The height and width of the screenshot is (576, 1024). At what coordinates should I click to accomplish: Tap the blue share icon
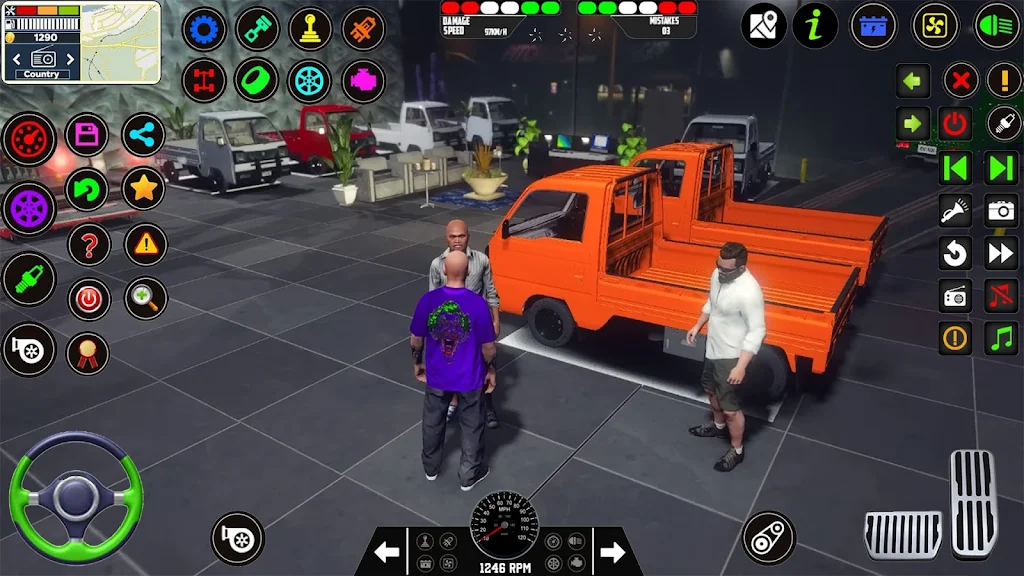click(x=143, y=135)
